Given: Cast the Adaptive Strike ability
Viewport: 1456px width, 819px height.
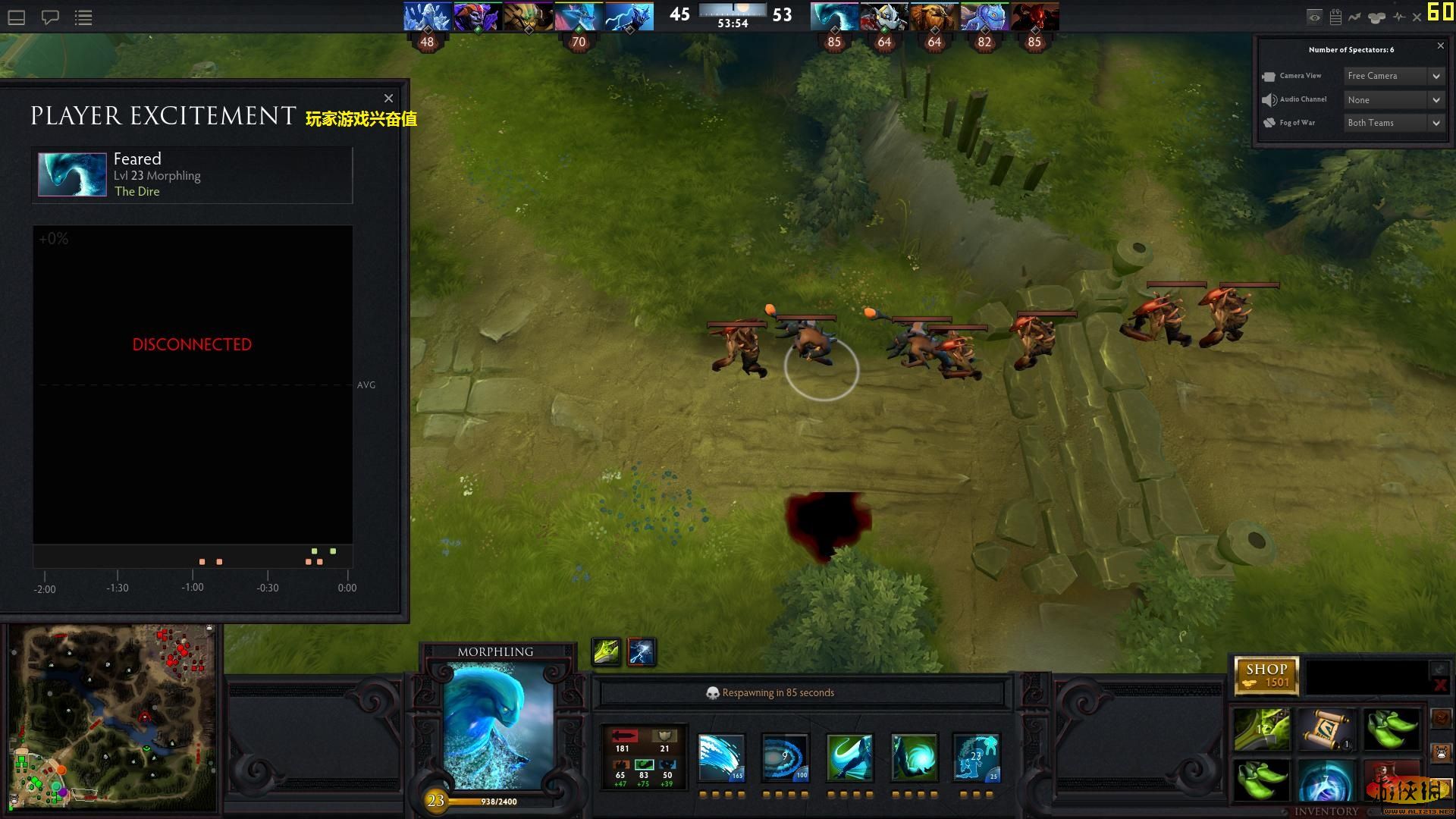Looking at the screenshot, I should pos(785,758).
